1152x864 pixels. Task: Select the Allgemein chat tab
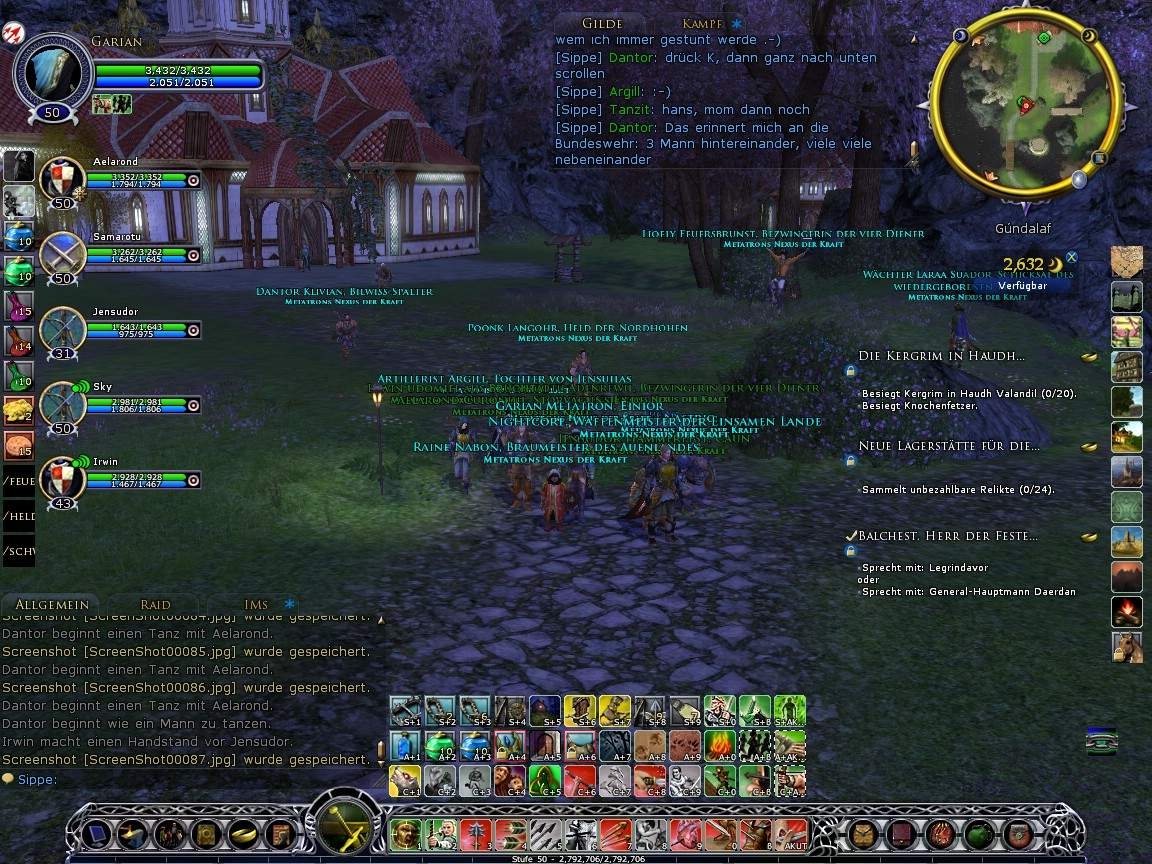point(52,604)
